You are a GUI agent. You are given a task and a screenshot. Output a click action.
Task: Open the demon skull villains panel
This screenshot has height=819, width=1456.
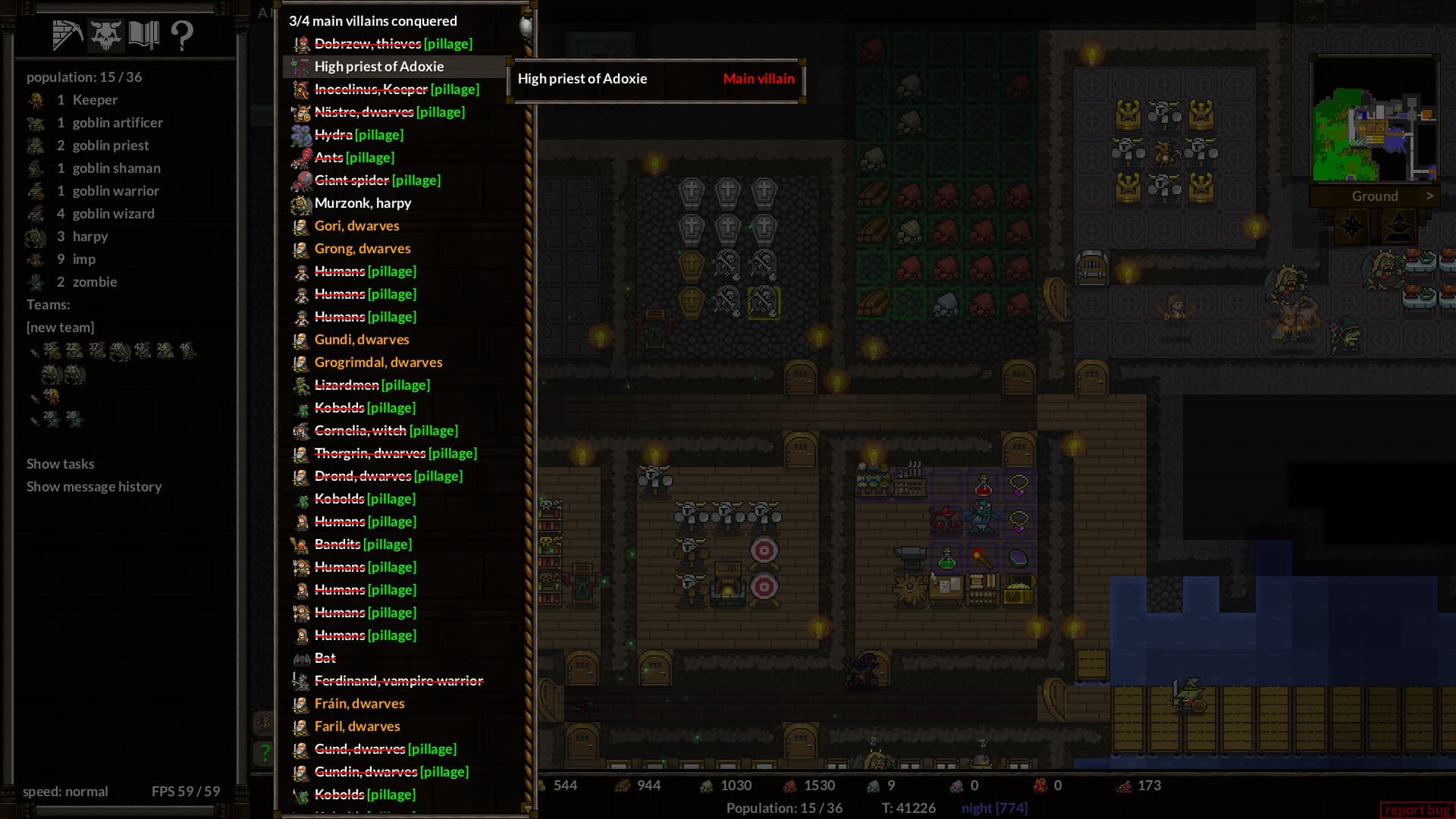(106, 33)
